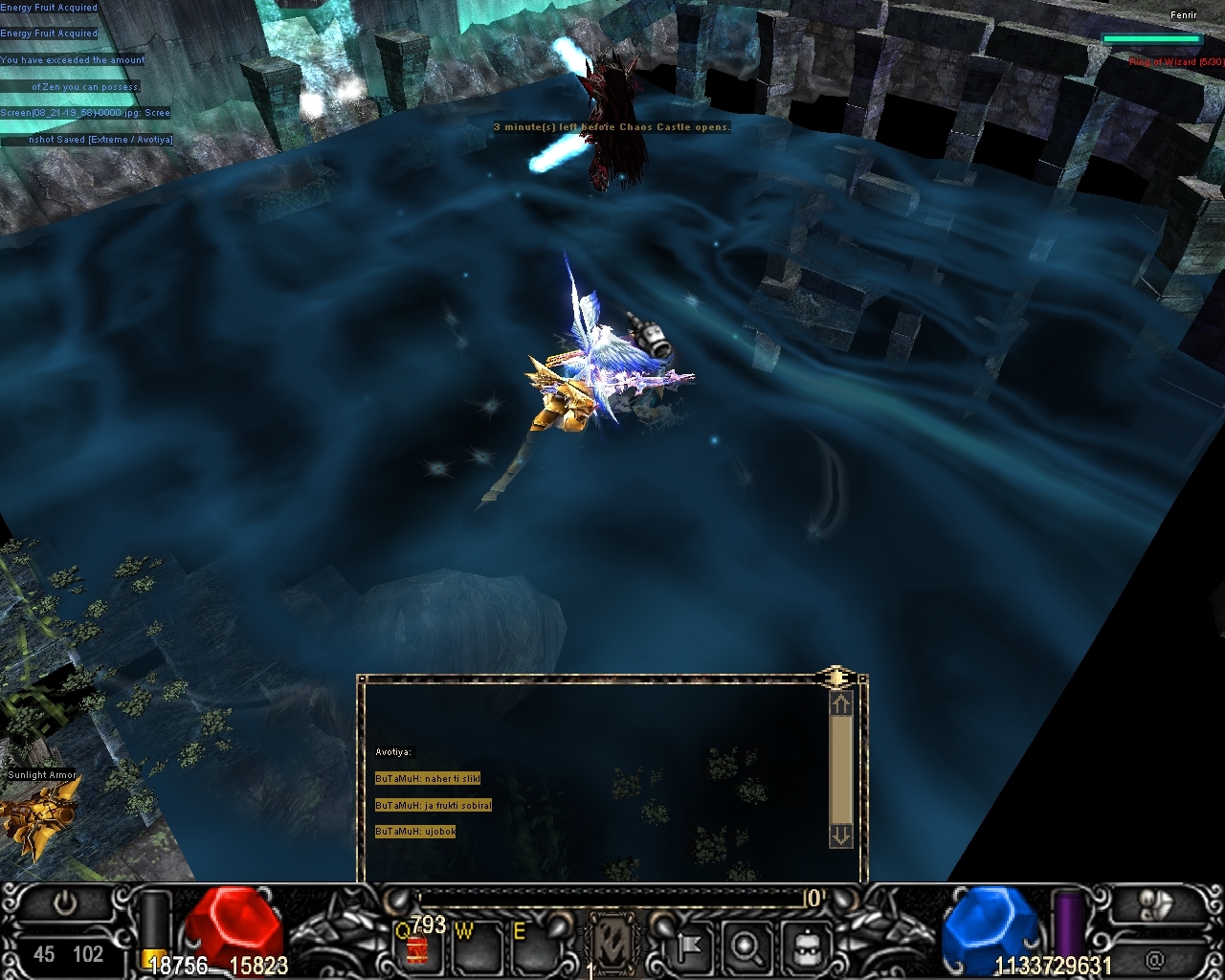Open the backpack inventory

(x=805, y=947)
